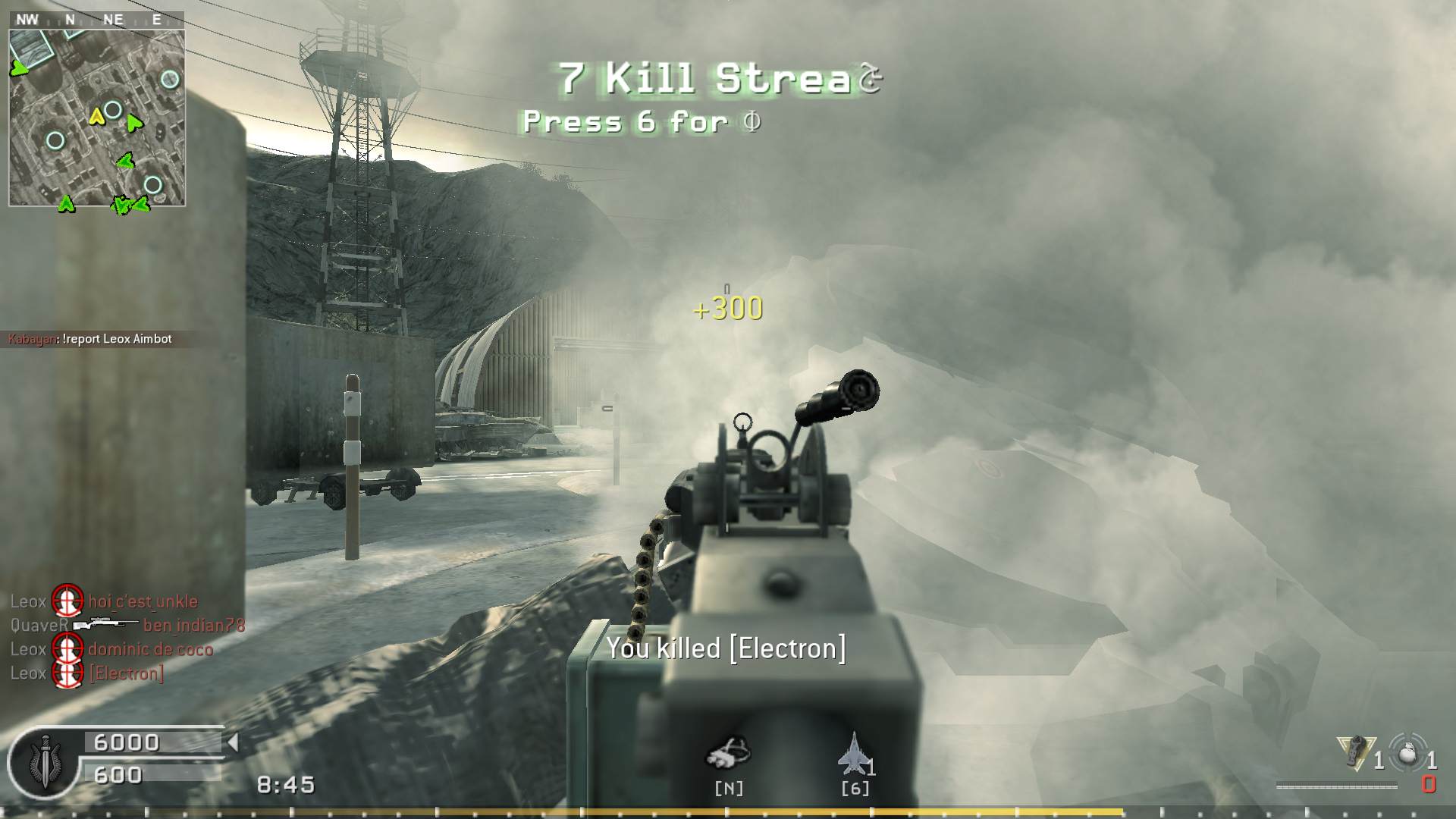
Task: Open Kabayan's report chat message
Action: 90,339
